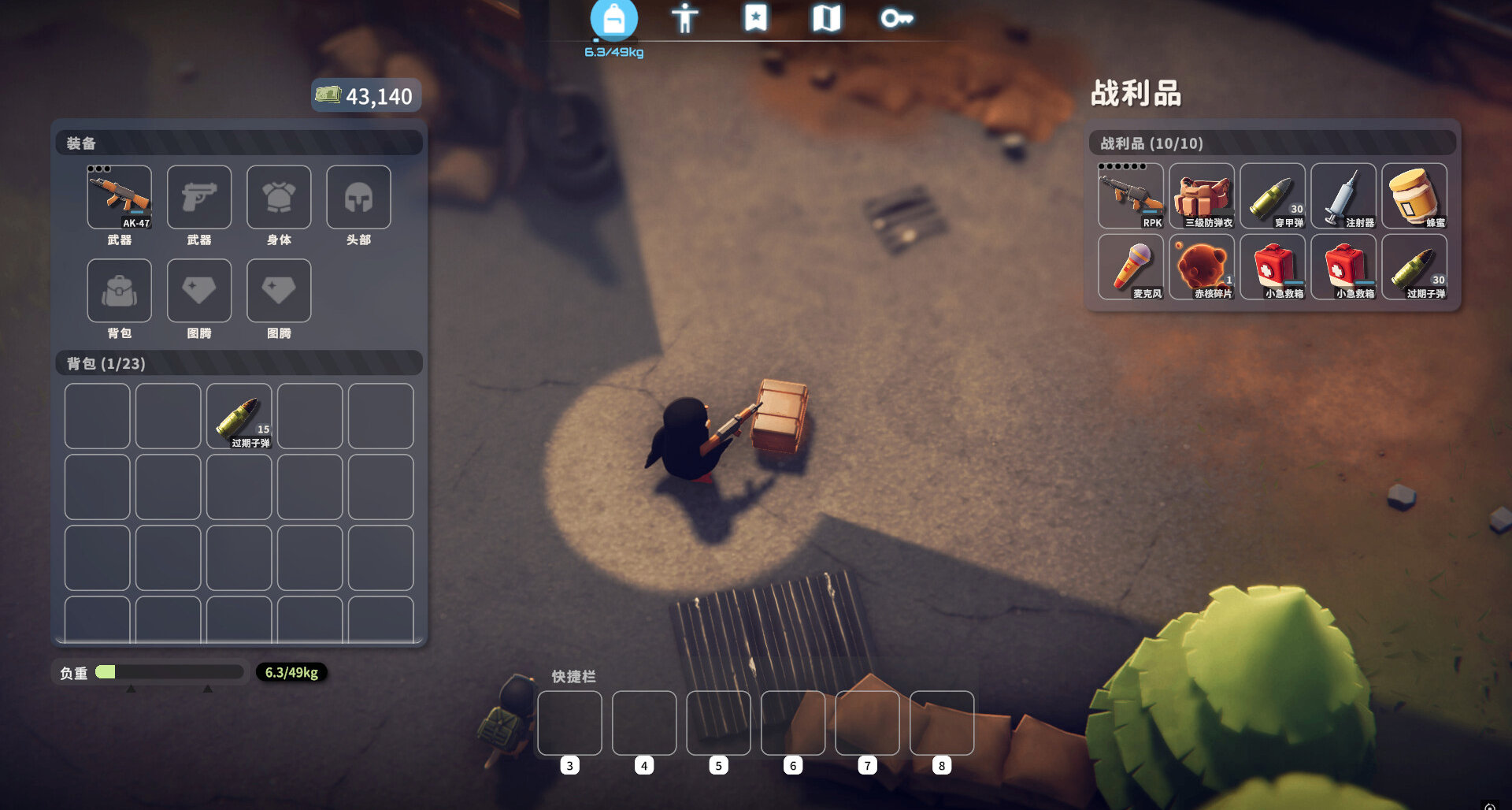Open the backpack inventory tab
The image size is (1512, 810).
click(x=613, y=20)
